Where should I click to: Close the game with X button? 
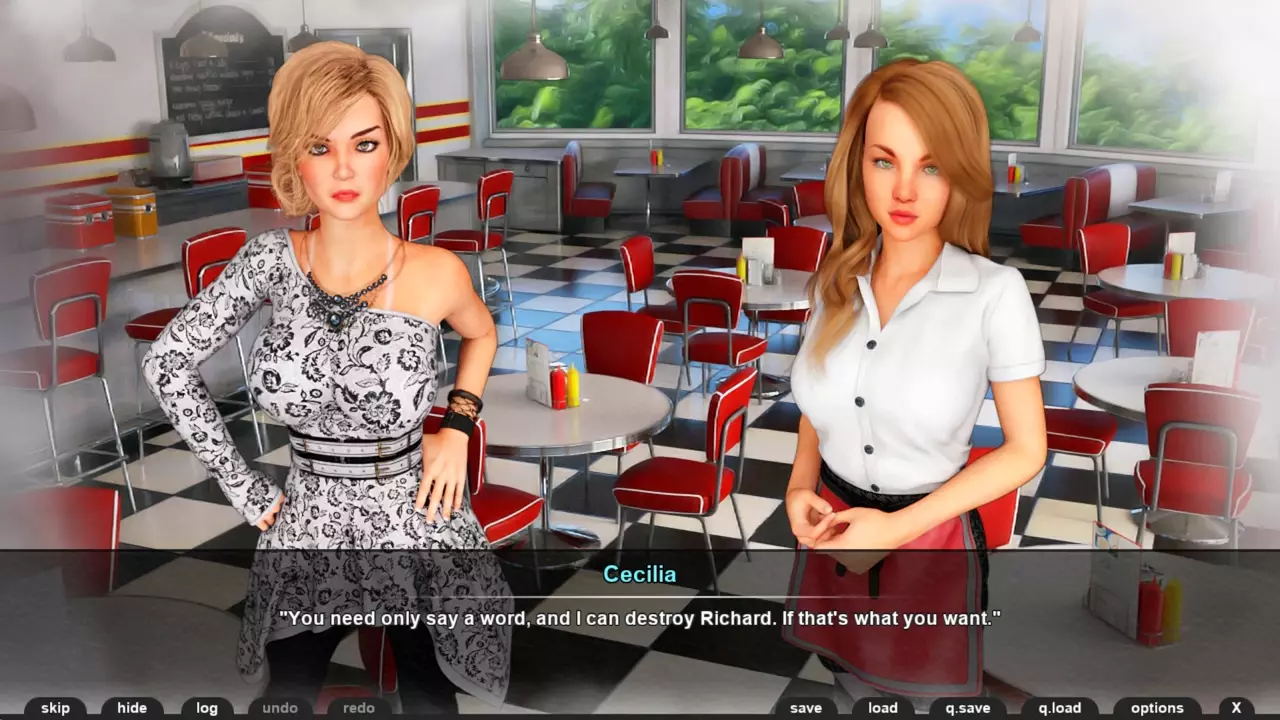1236,708
